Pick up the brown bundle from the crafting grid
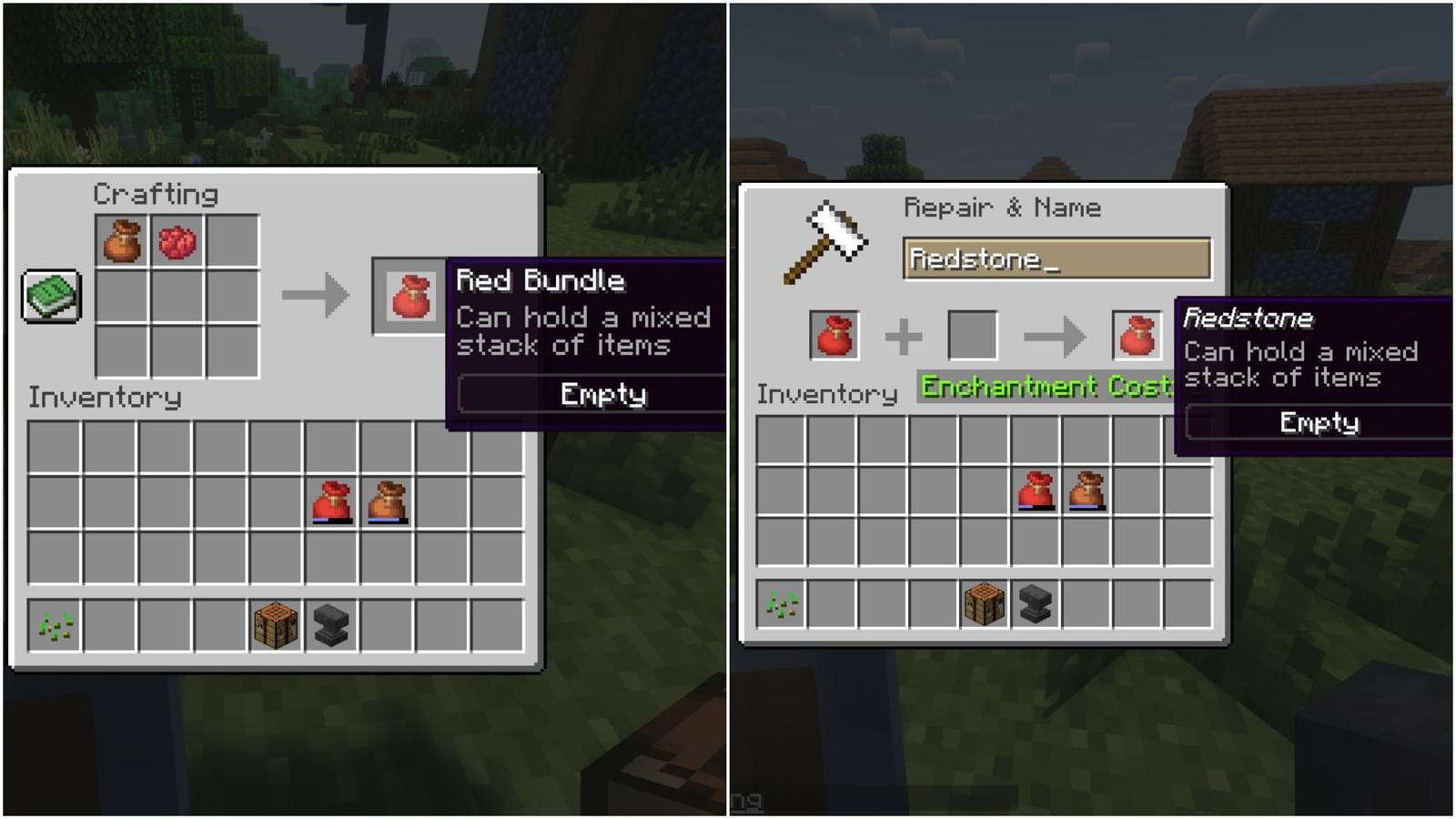Viewport: 1456px width, 819px height. click(119, 238)
